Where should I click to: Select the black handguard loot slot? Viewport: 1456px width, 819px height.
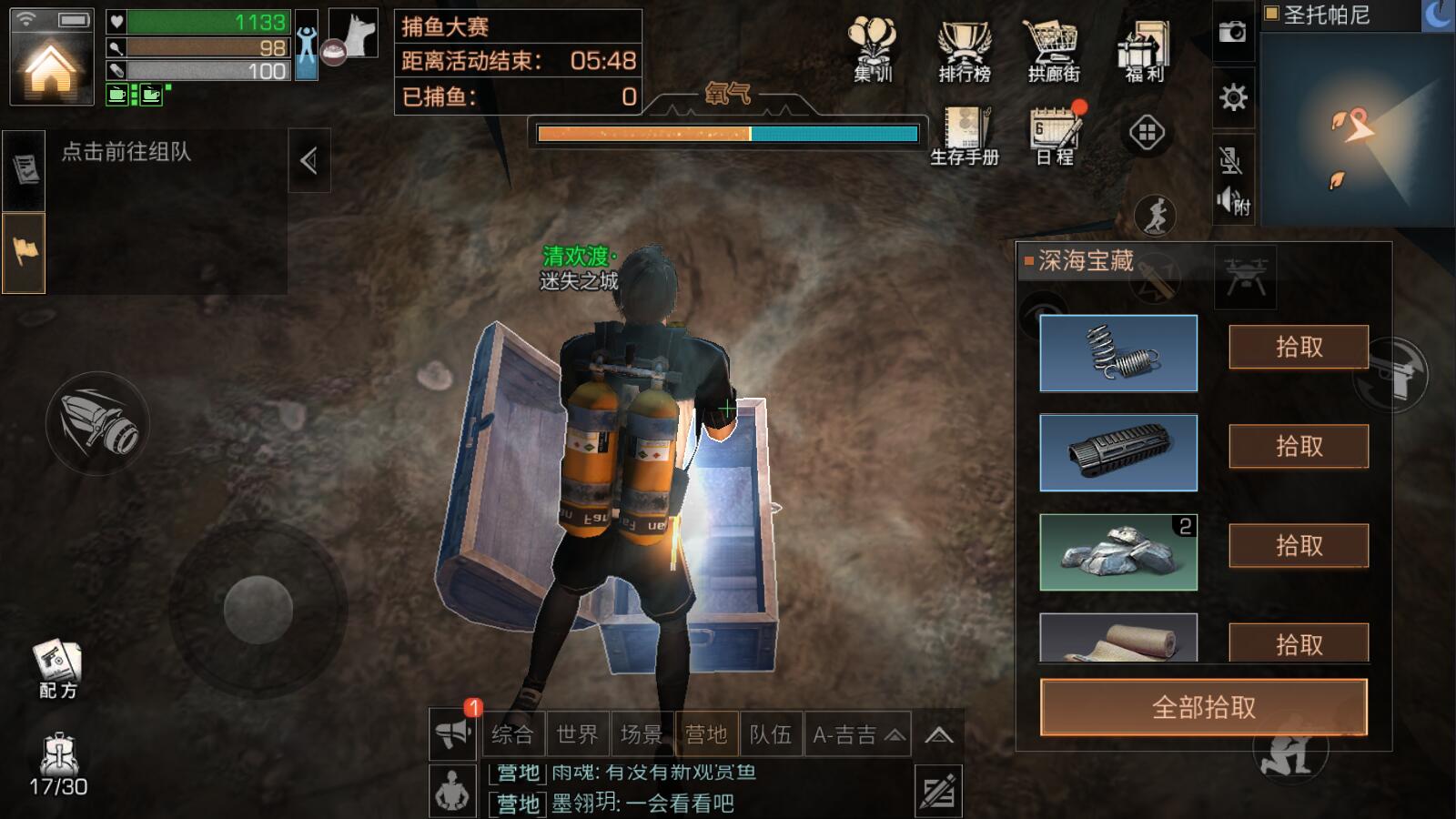tap(1117, 453)
